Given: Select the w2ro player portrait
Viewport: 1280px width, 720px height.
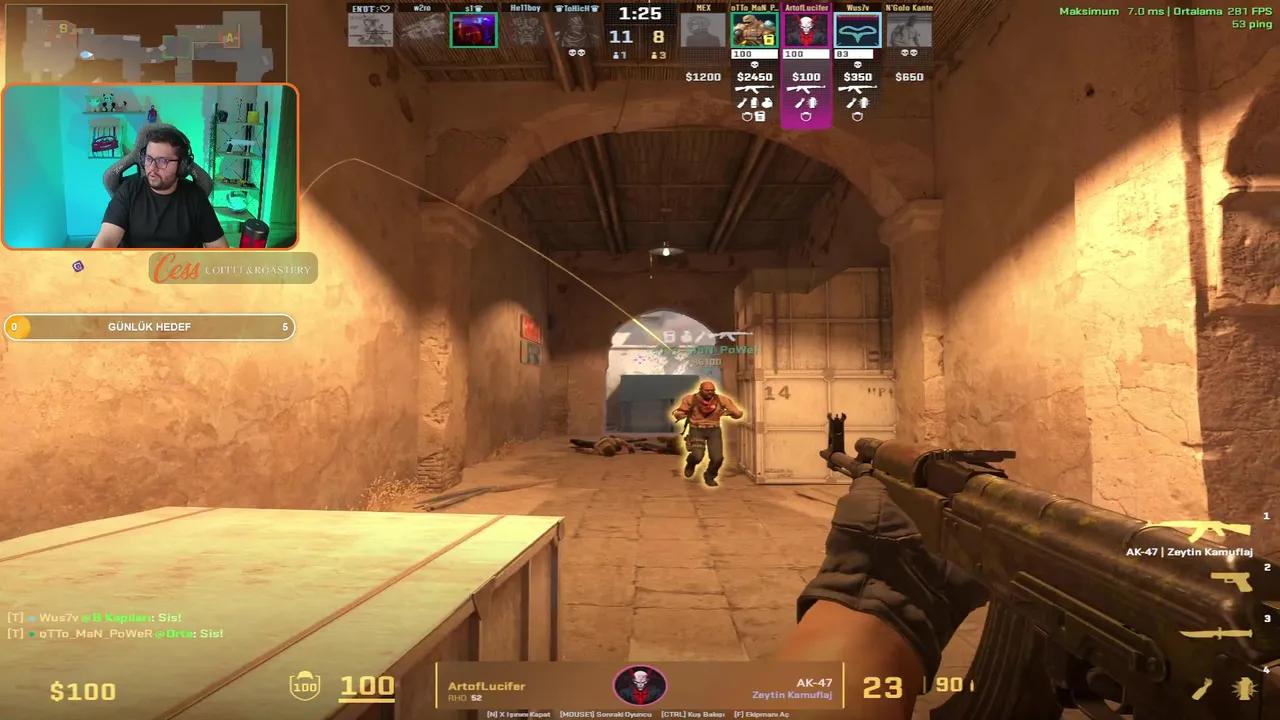Looking at the screenshot, I should pyautogui.click(x=421, y=30).
